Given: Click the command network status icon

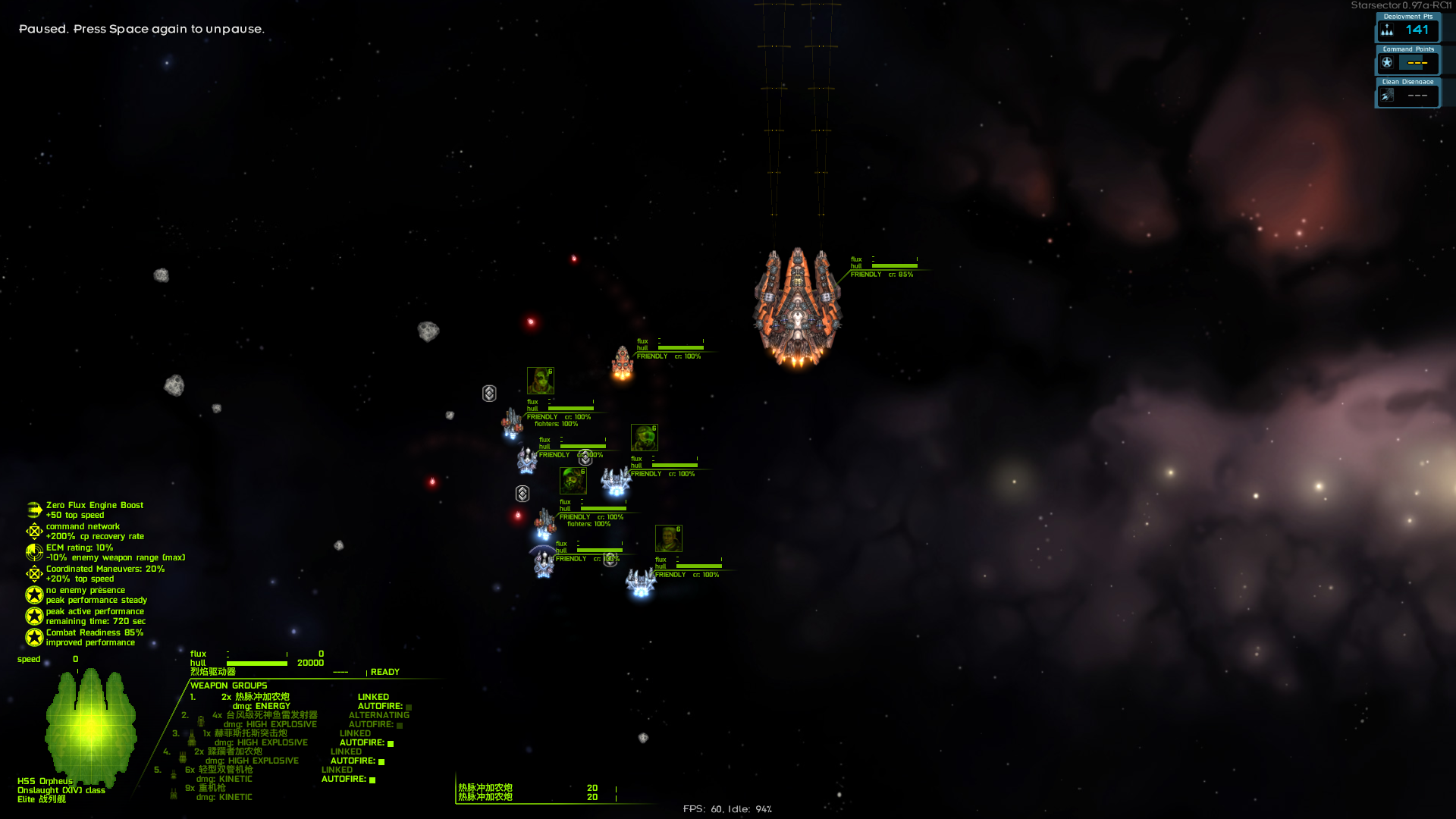Looking at the screenshot, I should 33,531.
